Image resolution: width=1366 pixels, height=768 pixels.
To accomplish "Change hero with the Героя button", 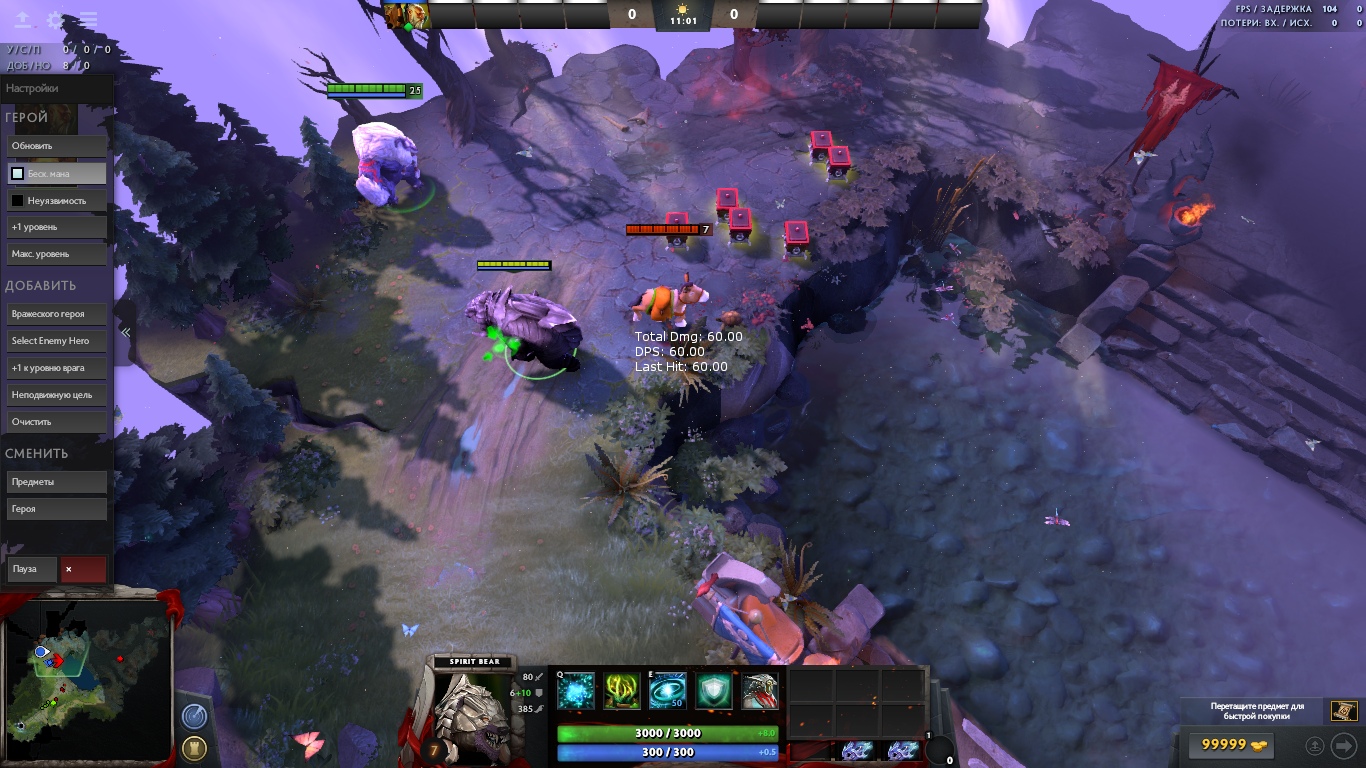I will point(57,509).
